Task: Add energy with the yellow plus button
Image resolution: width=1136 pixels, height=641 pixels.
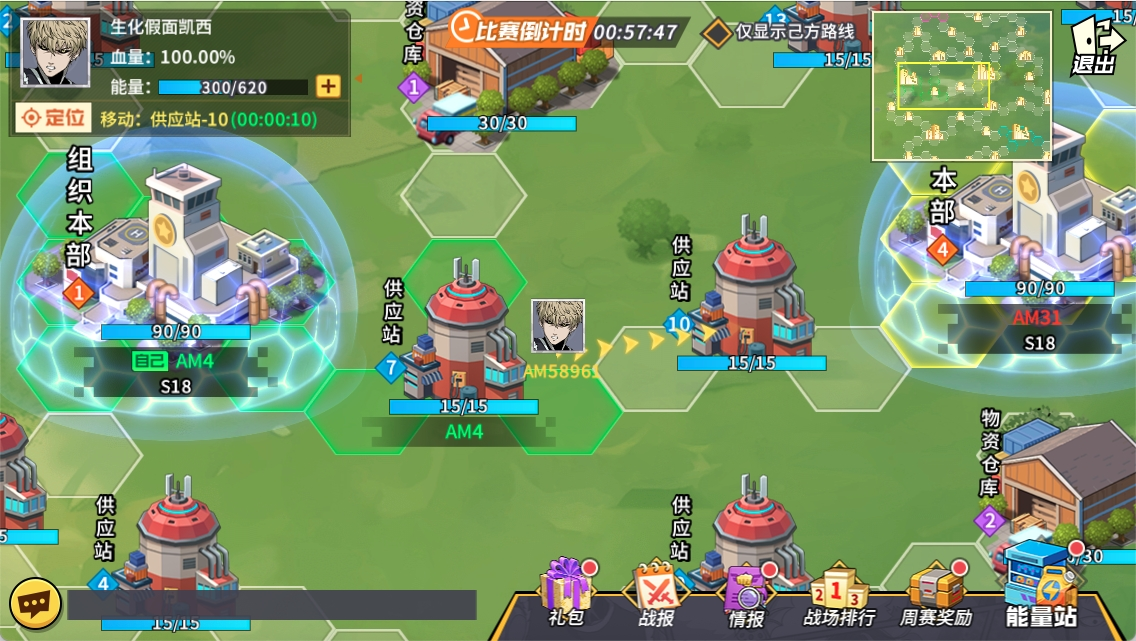Action: (x=328, y=86)
